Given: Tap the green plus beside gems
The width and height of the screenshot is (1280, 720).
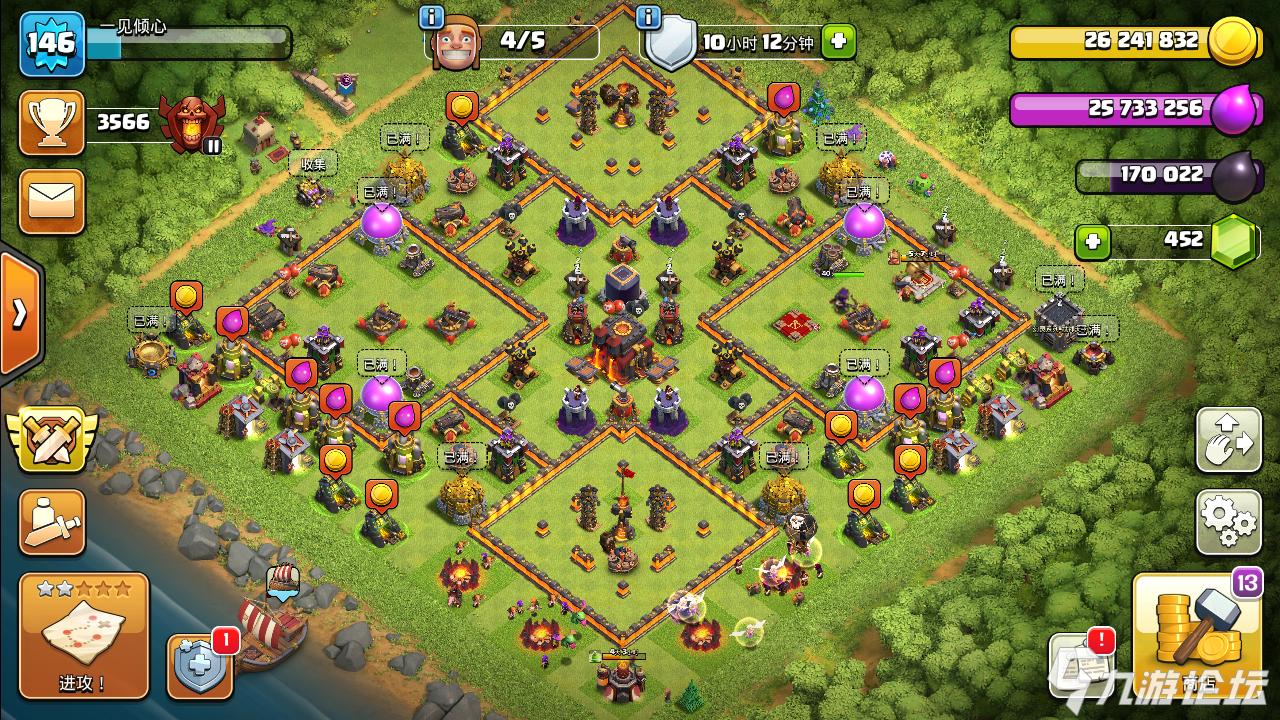Looking at the screenshot, I should (1093, 241).
